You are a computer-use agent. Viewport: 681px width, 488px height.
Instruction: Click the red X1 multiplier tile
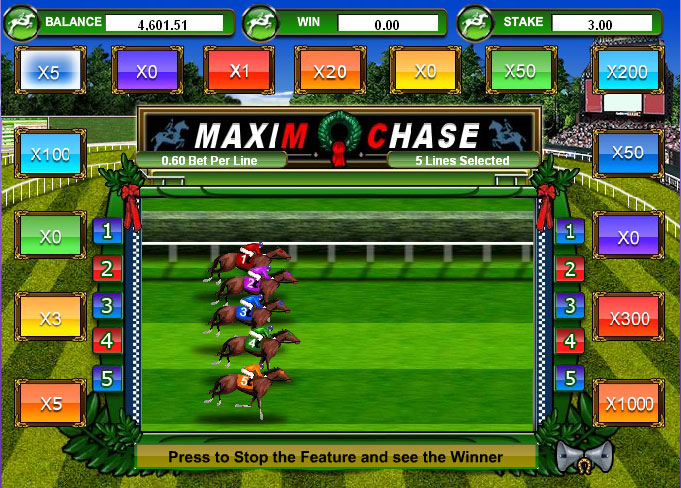pyautogui.click(x=239, y=71)
